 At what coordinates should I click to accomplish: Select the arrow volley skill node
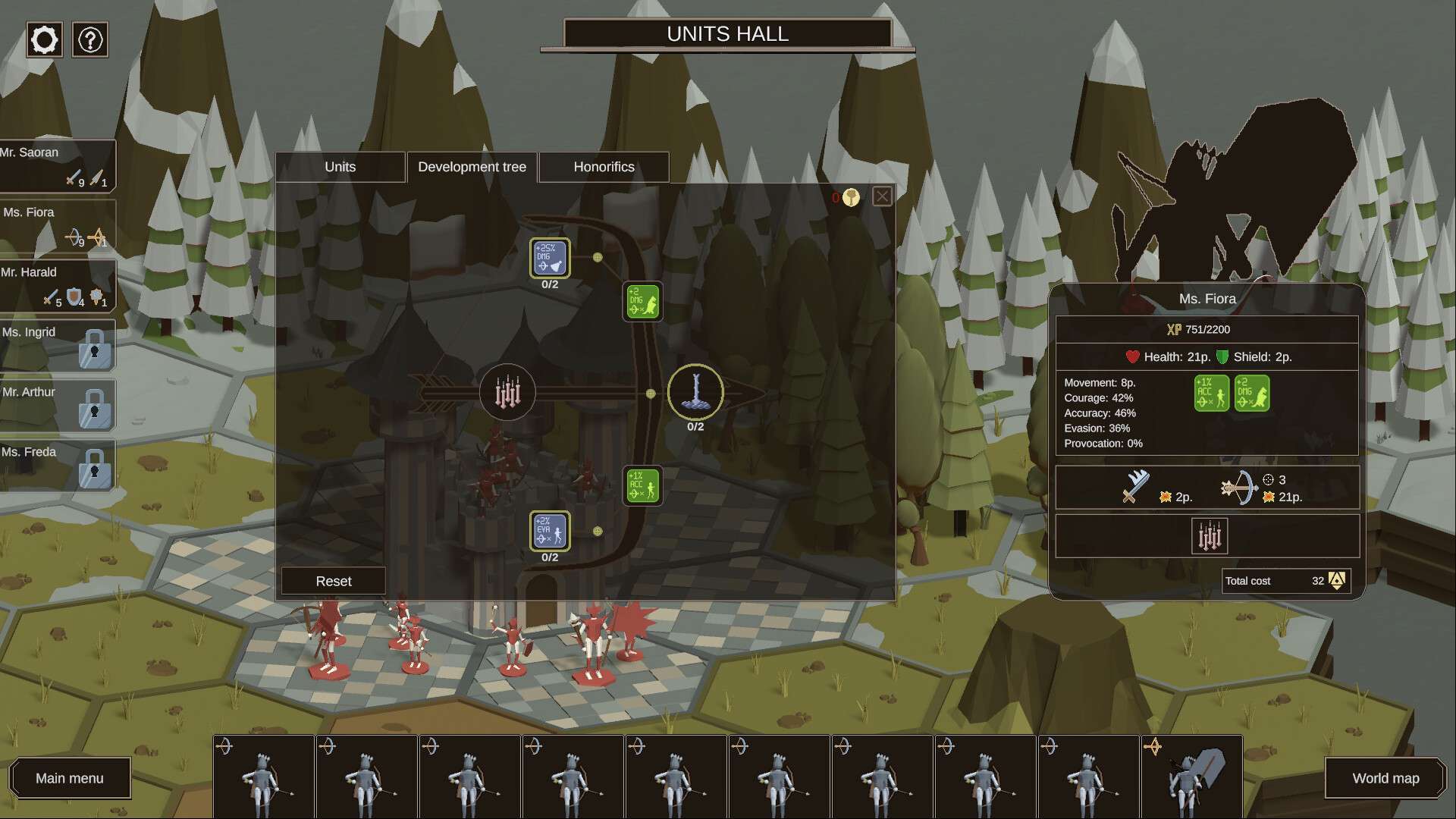(507, 393)
